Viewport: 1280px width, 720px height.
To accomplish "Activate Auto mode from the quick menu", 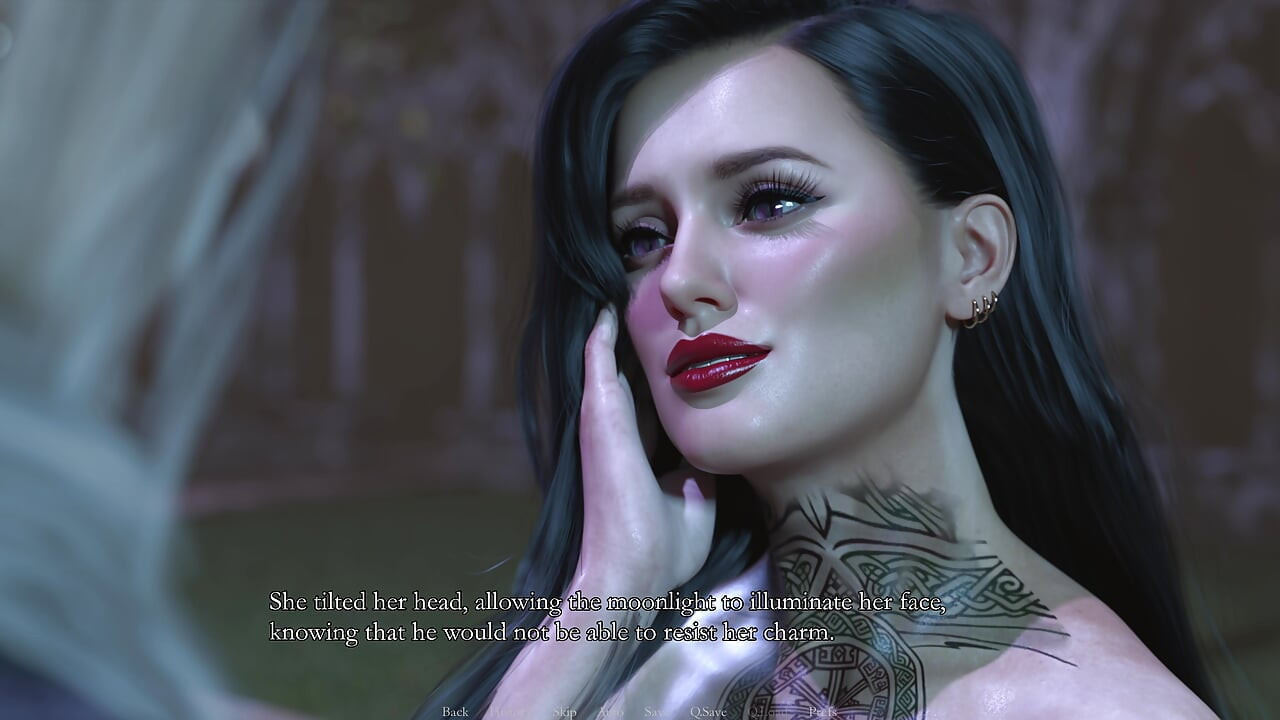I will pos(613,713).
